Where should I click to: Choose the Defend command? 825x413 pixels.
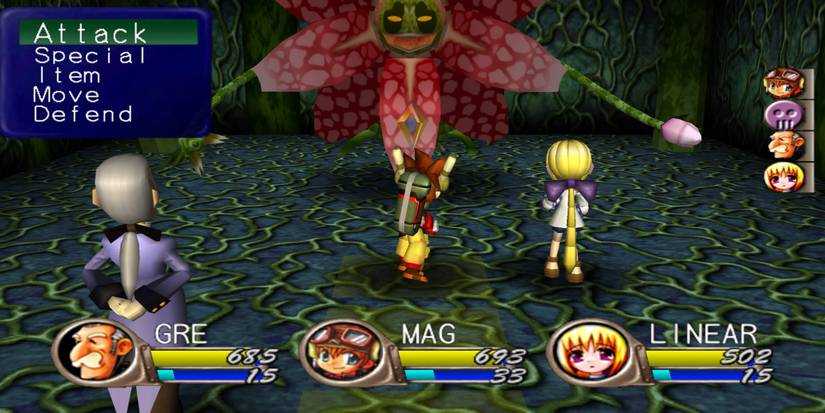pos(83,114)
